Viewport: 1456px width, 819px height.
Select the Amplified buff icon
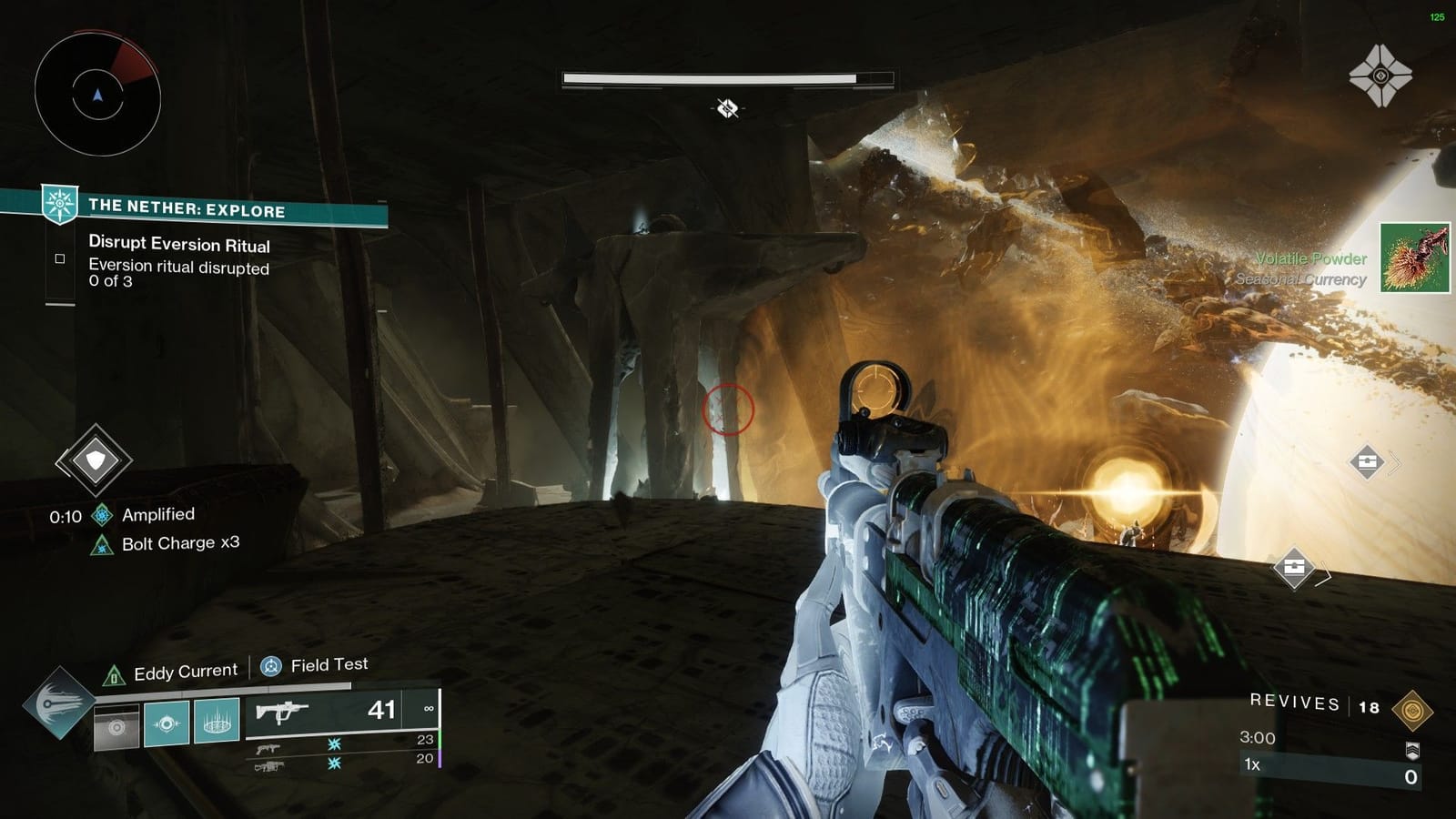pyautogui.click(x=100, y=512)
